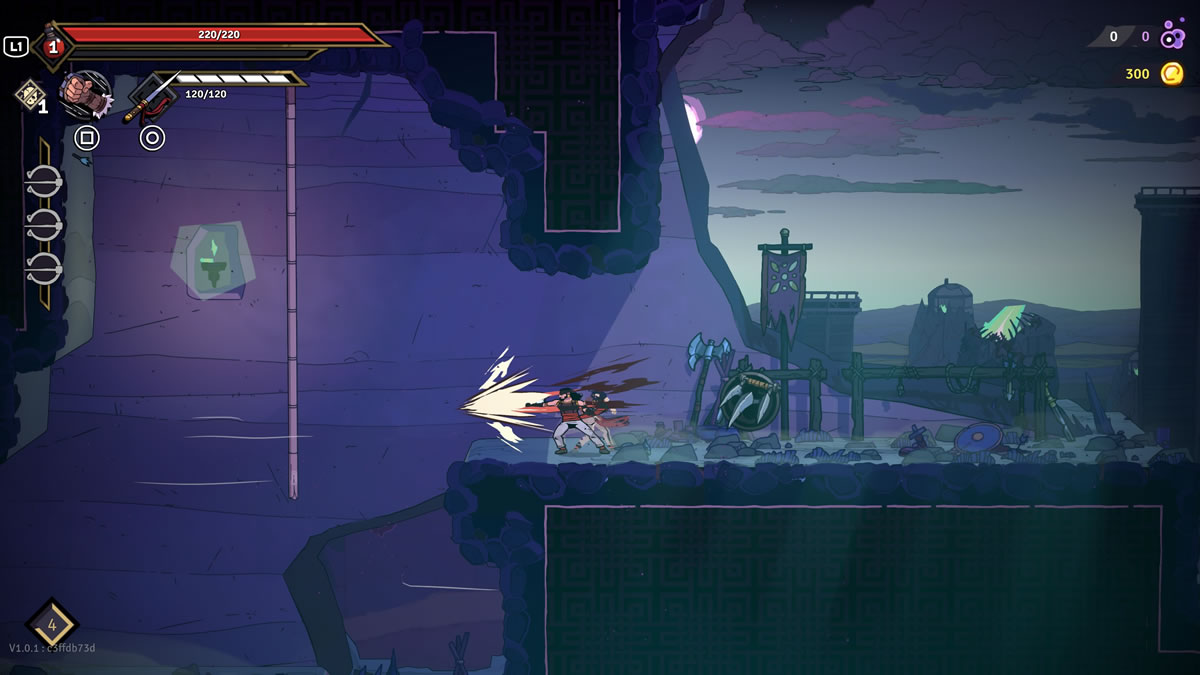
Task: Click the purple spirit bubbles currency icon
Action: (x=1172, y=38)
